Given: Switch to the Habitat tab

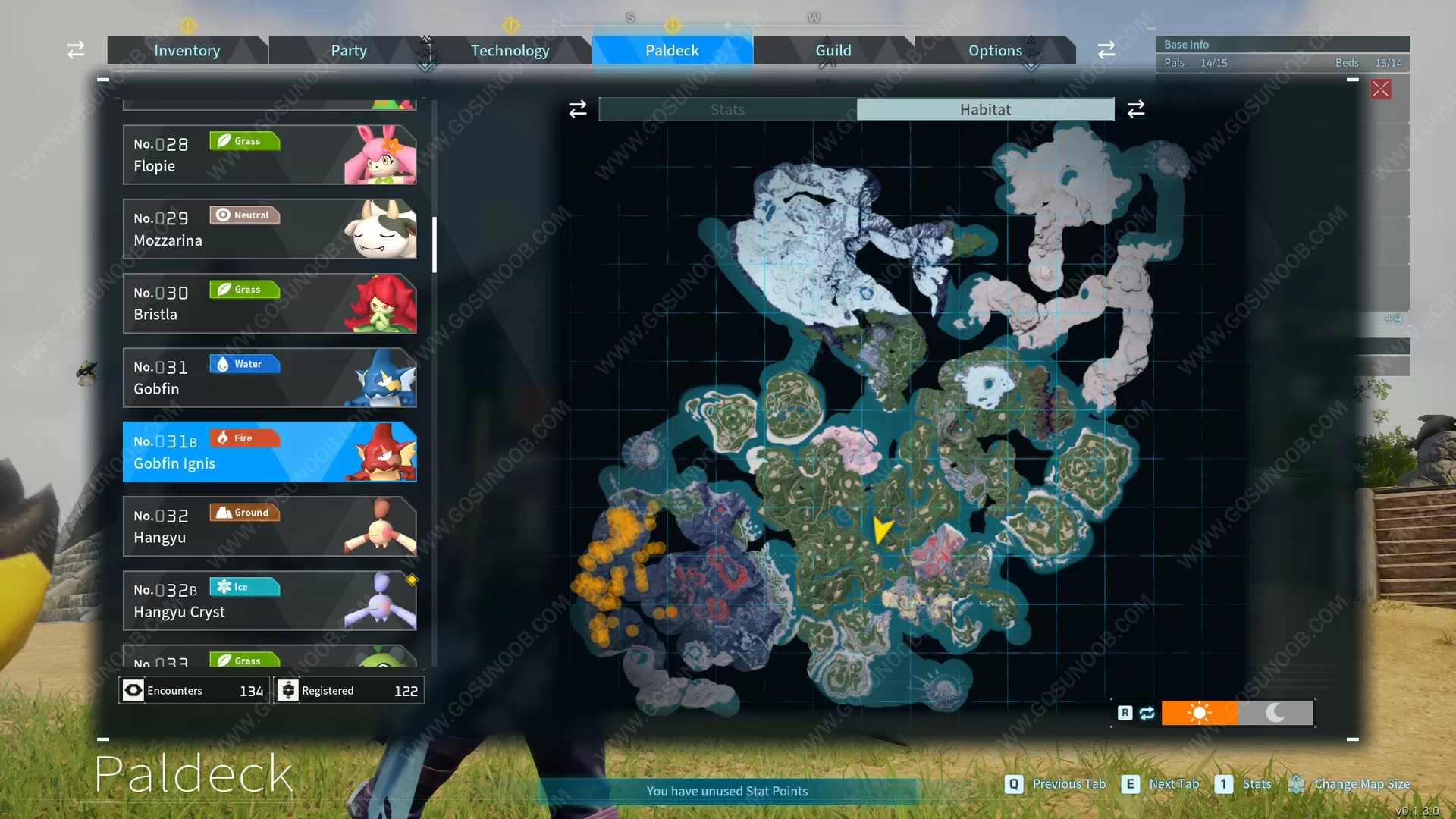Looking at the screenshot, I should click(984, 108).
